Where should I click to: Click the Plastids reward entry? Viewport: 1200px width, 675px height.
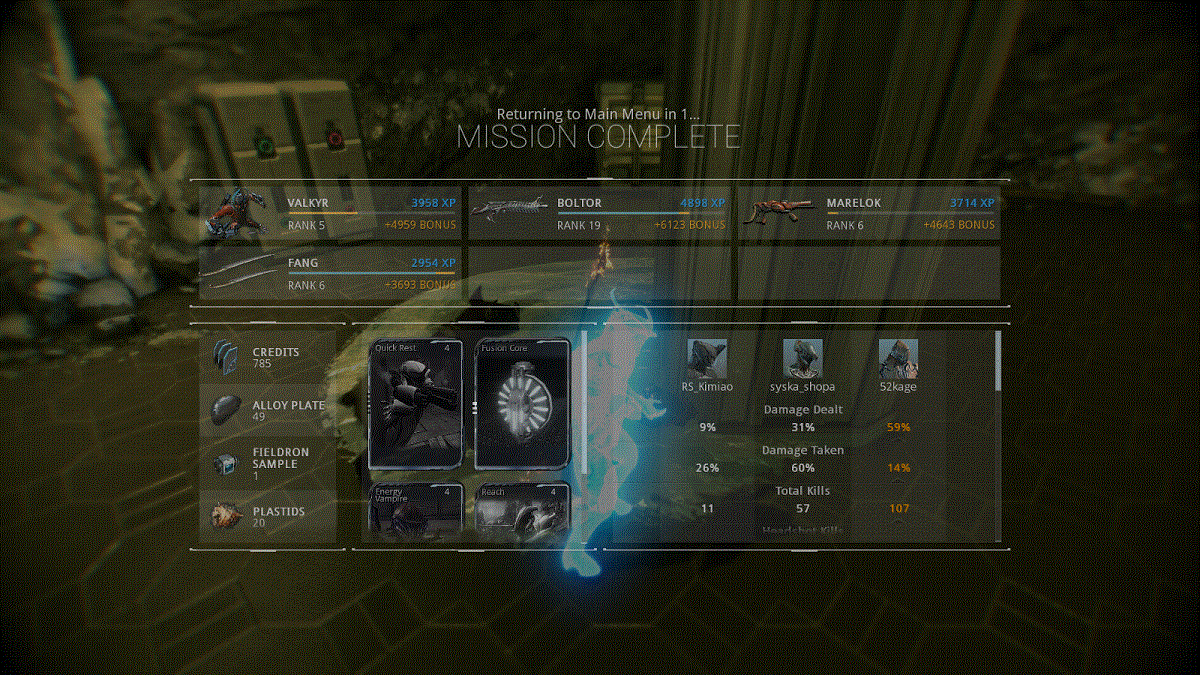tap(267, 517)
